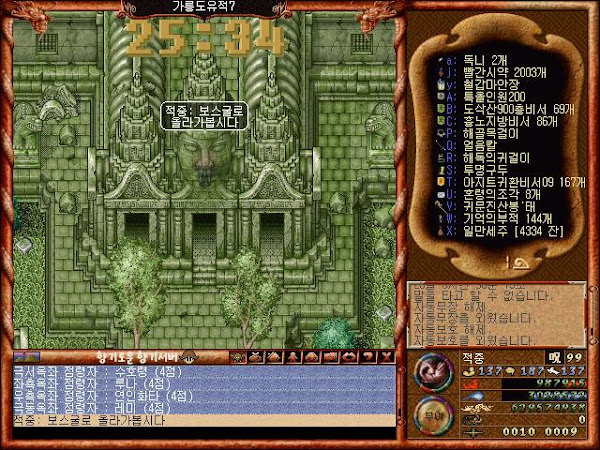Use the 일만세주 liquor item

point(498,231)
